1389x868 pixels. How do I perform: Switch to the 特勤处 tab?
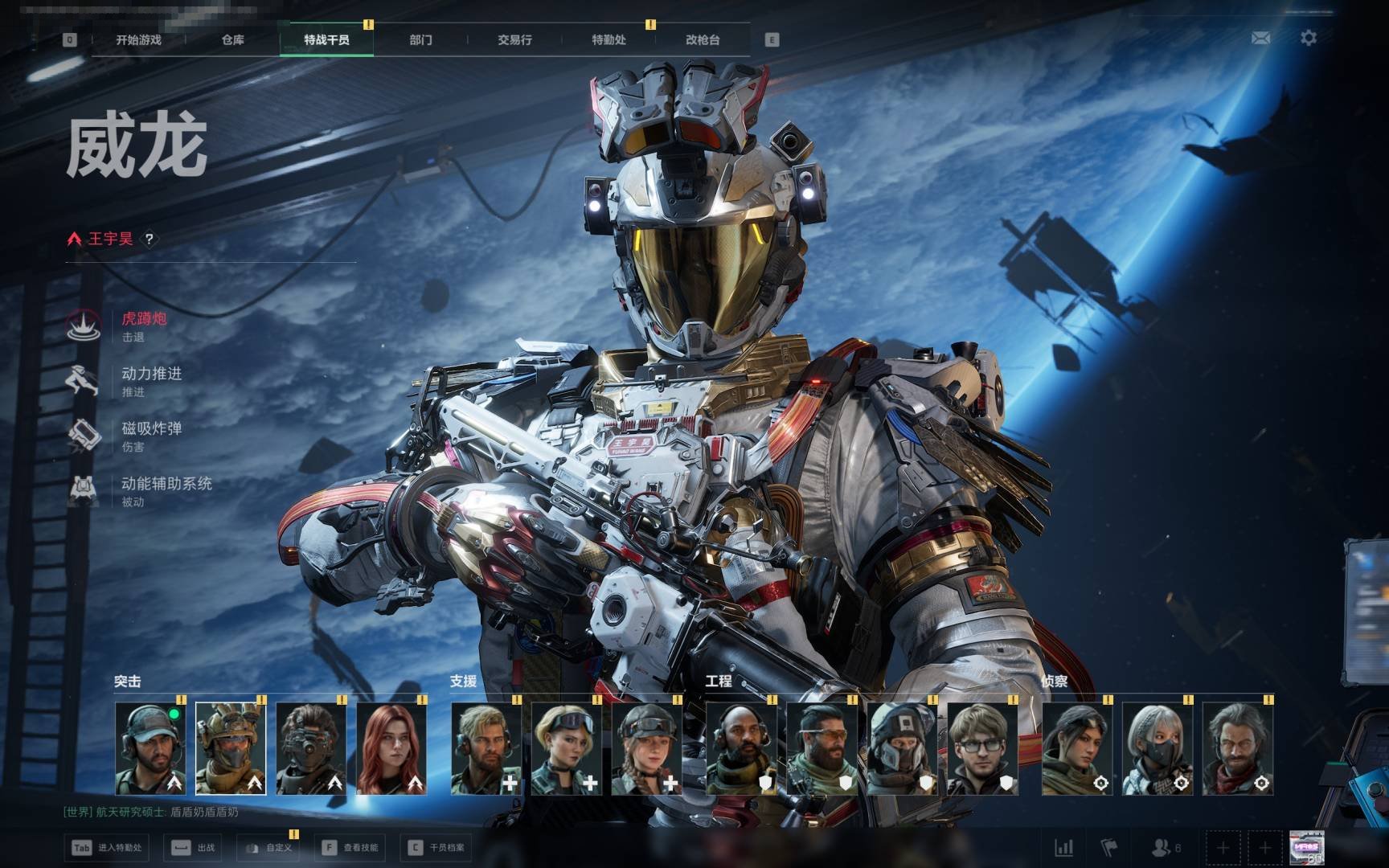[608, 40]
